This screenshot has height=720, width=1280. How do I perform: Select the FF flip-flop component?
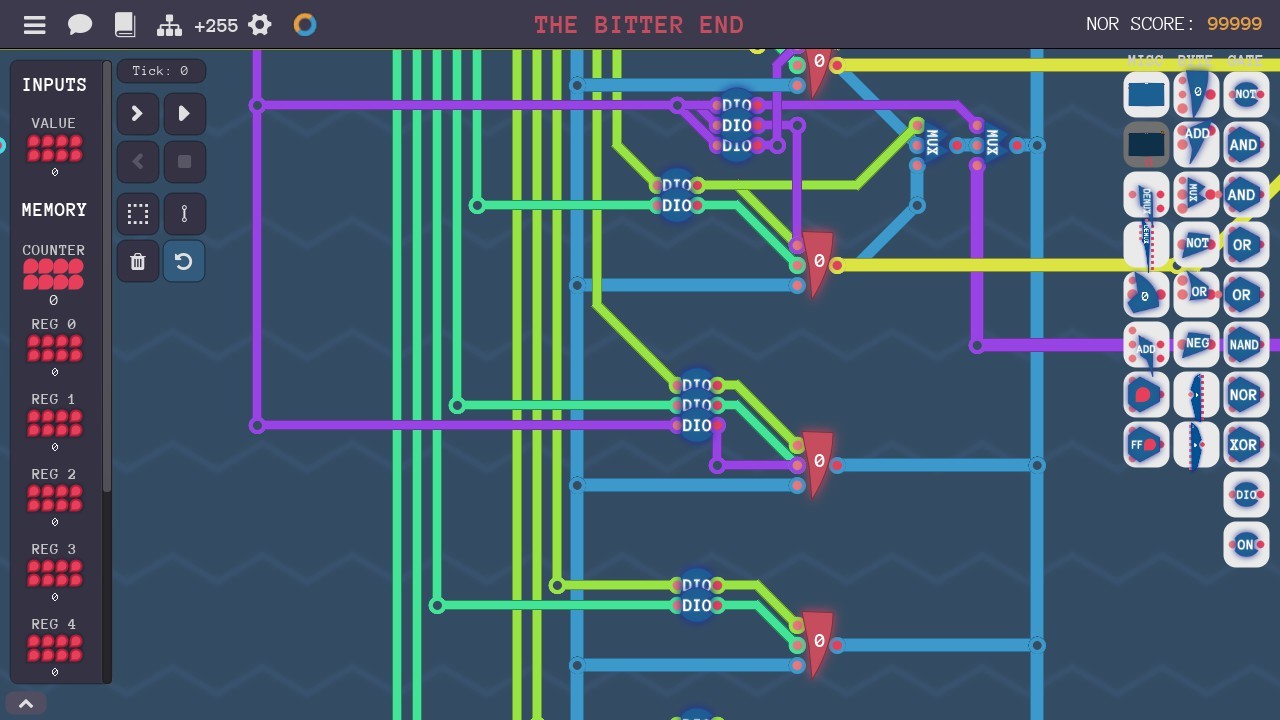coord(1145,444)
